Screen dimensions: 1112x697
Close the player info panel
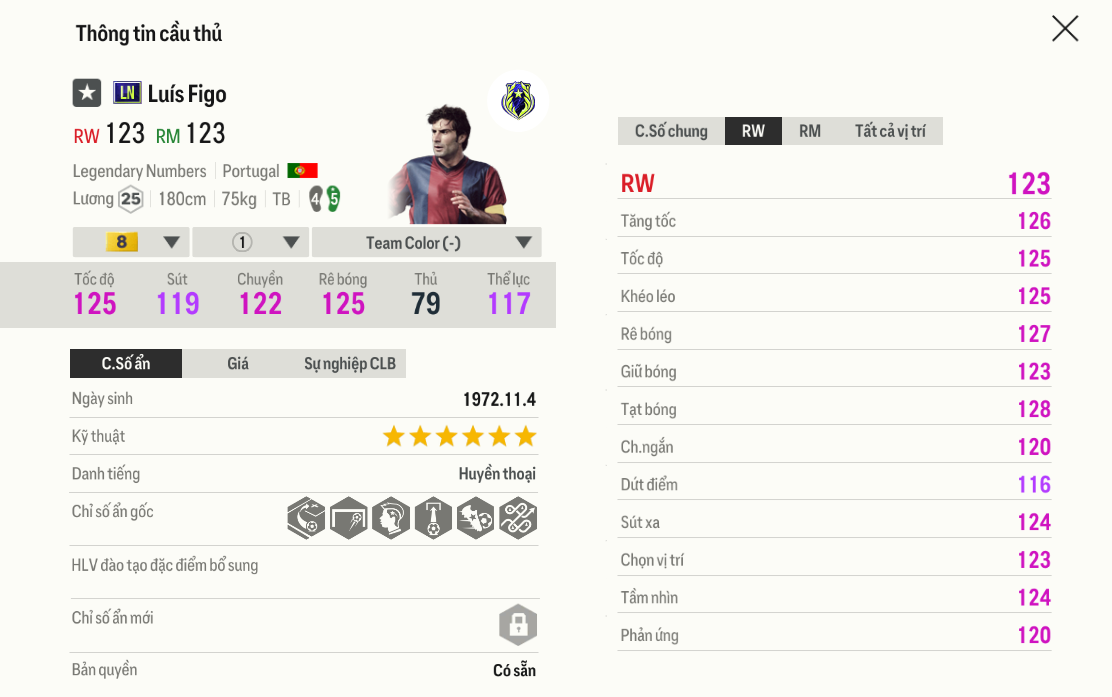pyautogui.click(x=1065, y=29)
